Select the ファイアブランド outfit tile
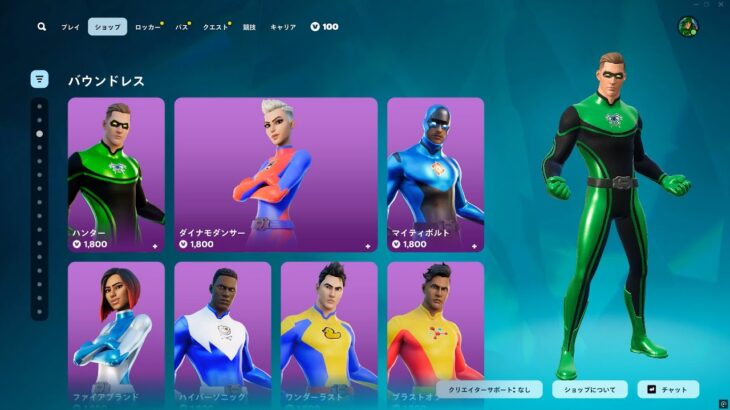Screen dimensions: 730x410 116,330
